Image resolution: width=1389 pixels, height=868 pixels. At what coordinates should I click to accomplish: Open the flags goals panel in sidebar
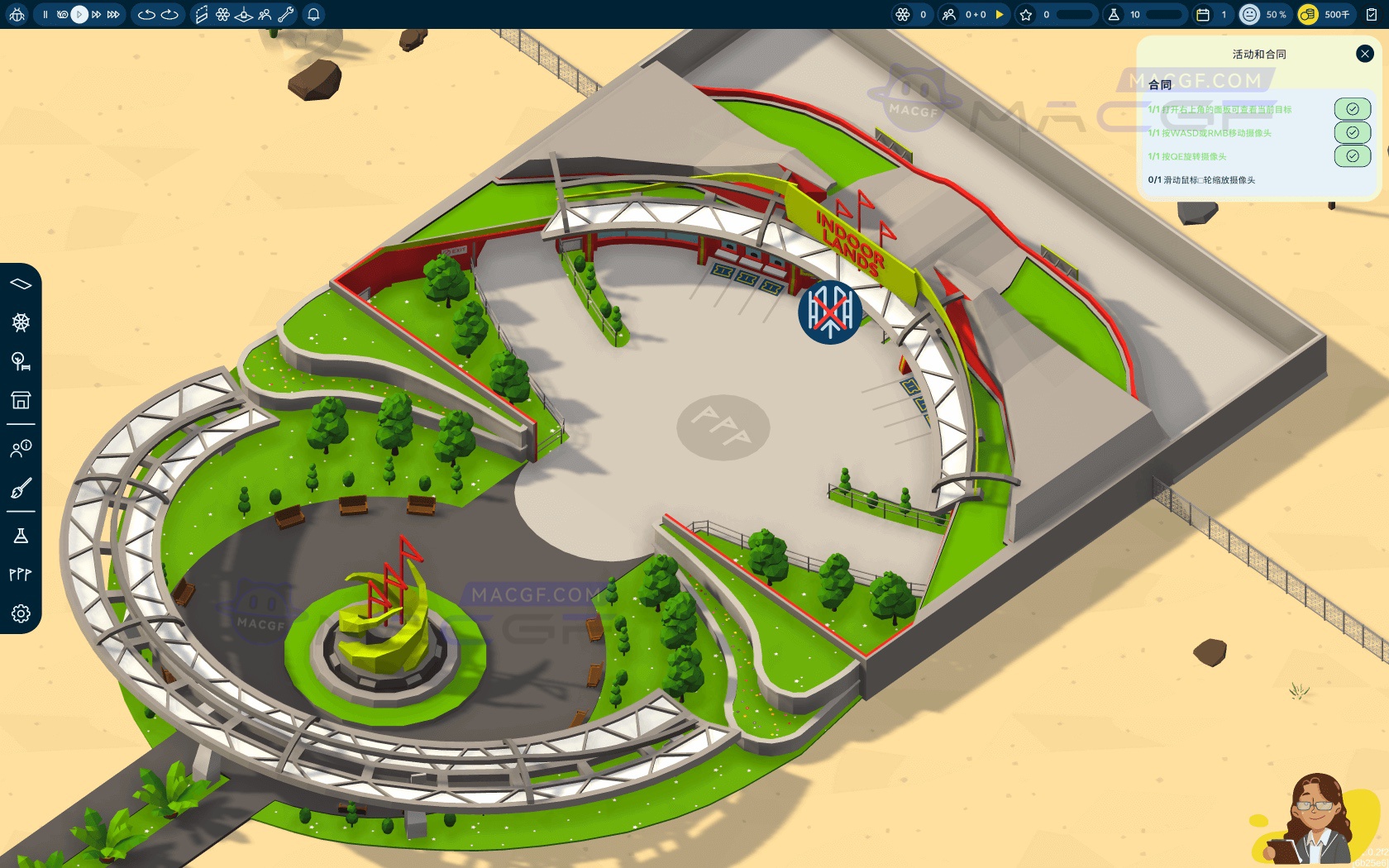(x=21, y=574)
